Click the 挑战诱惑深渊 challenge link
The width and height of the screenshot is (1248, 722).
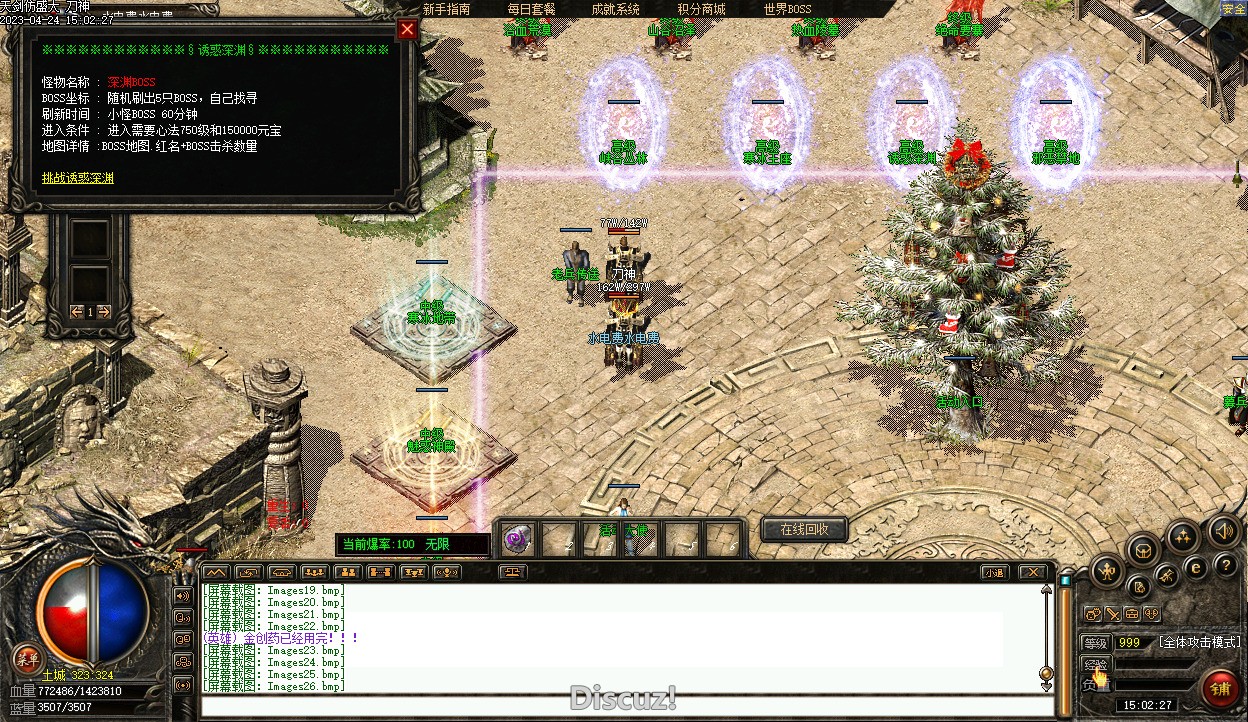tap(78, 178)
